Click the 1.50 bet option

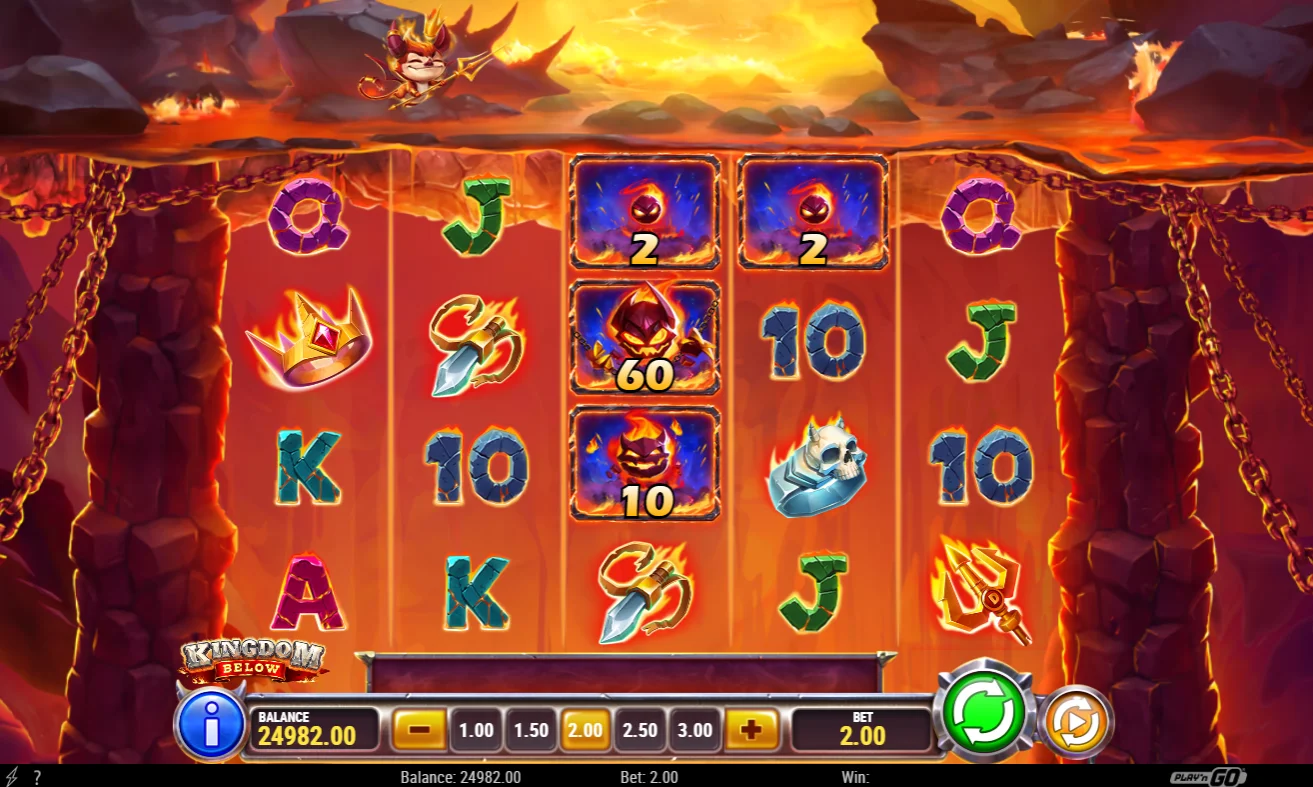click(x=531, y=729)
